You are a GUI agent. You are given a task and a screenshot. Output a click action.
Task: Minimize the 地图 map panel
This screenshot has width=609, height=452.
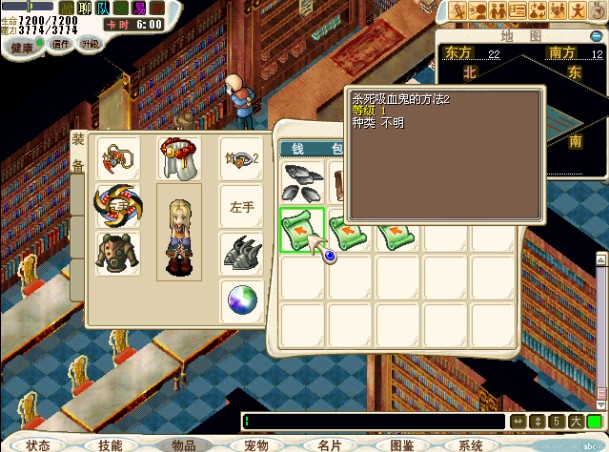coord(598,36)
